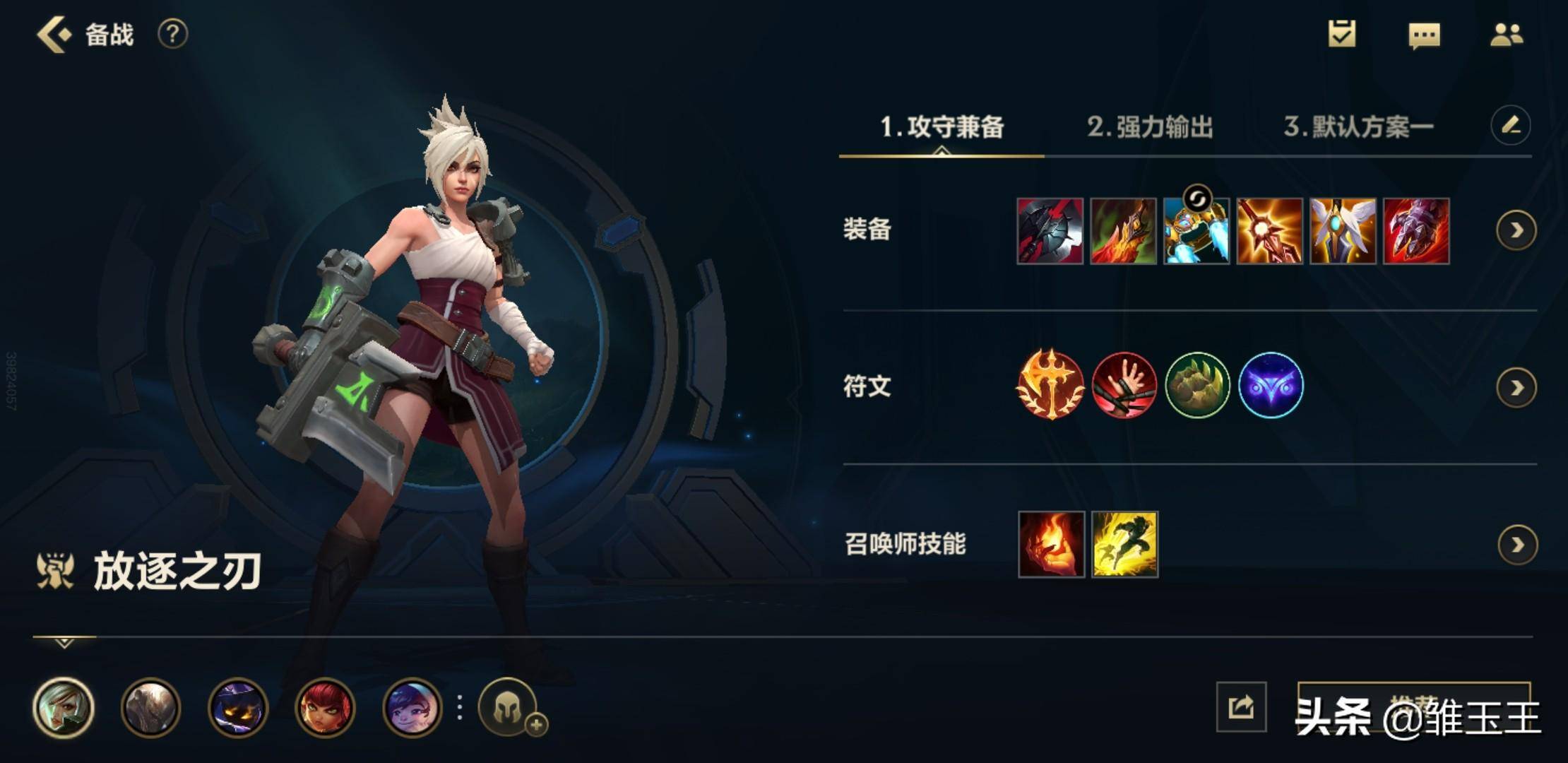Expand the 装备 equipment row arrow
This screenshot has height=763, width=1568.
pos(1516,230)
